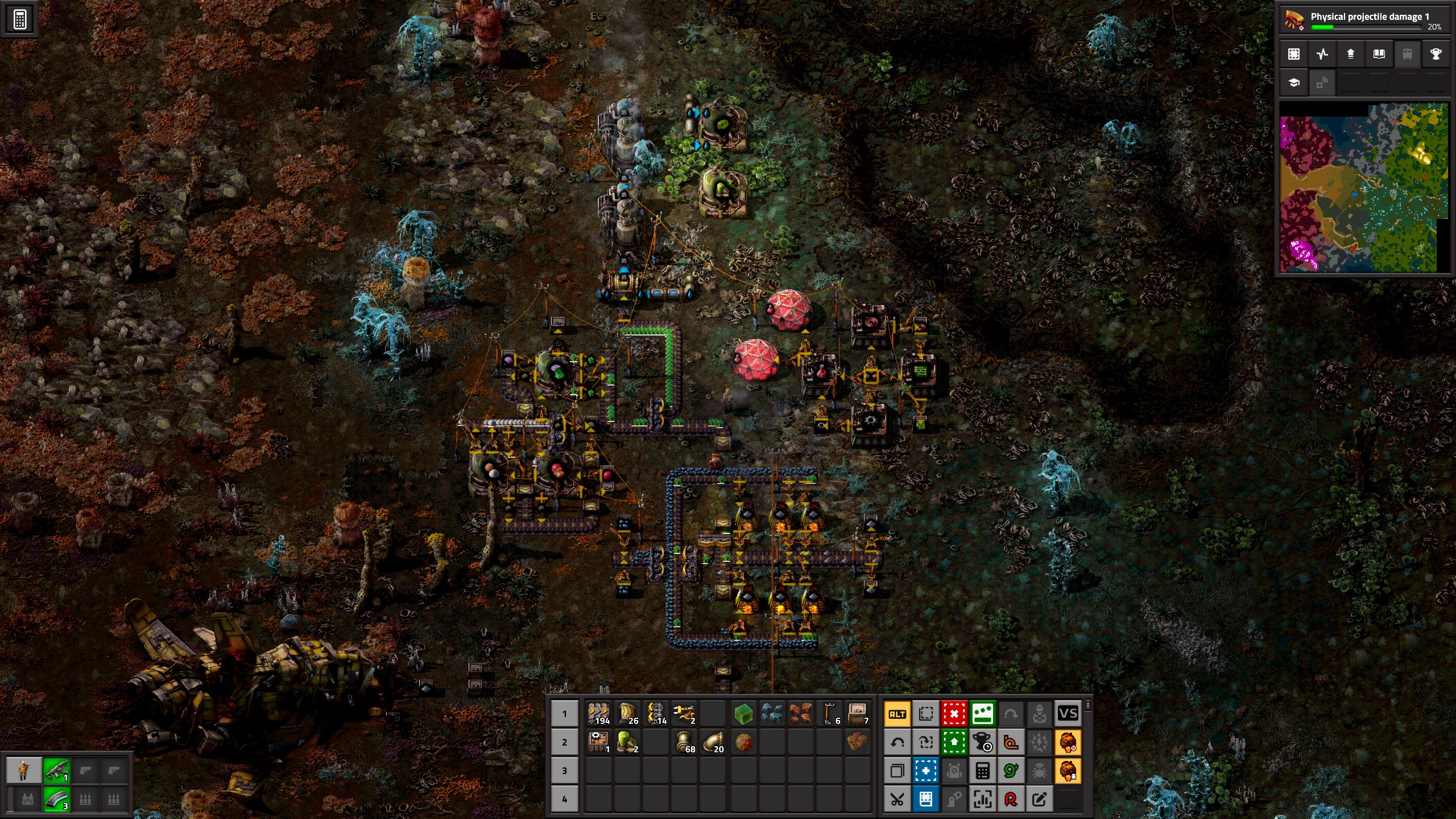Image resolution: width=1456 pixels, height=819 pixels.
Task: Open the character portrait button
Action: pyautogui.click(x=23, y=771)
